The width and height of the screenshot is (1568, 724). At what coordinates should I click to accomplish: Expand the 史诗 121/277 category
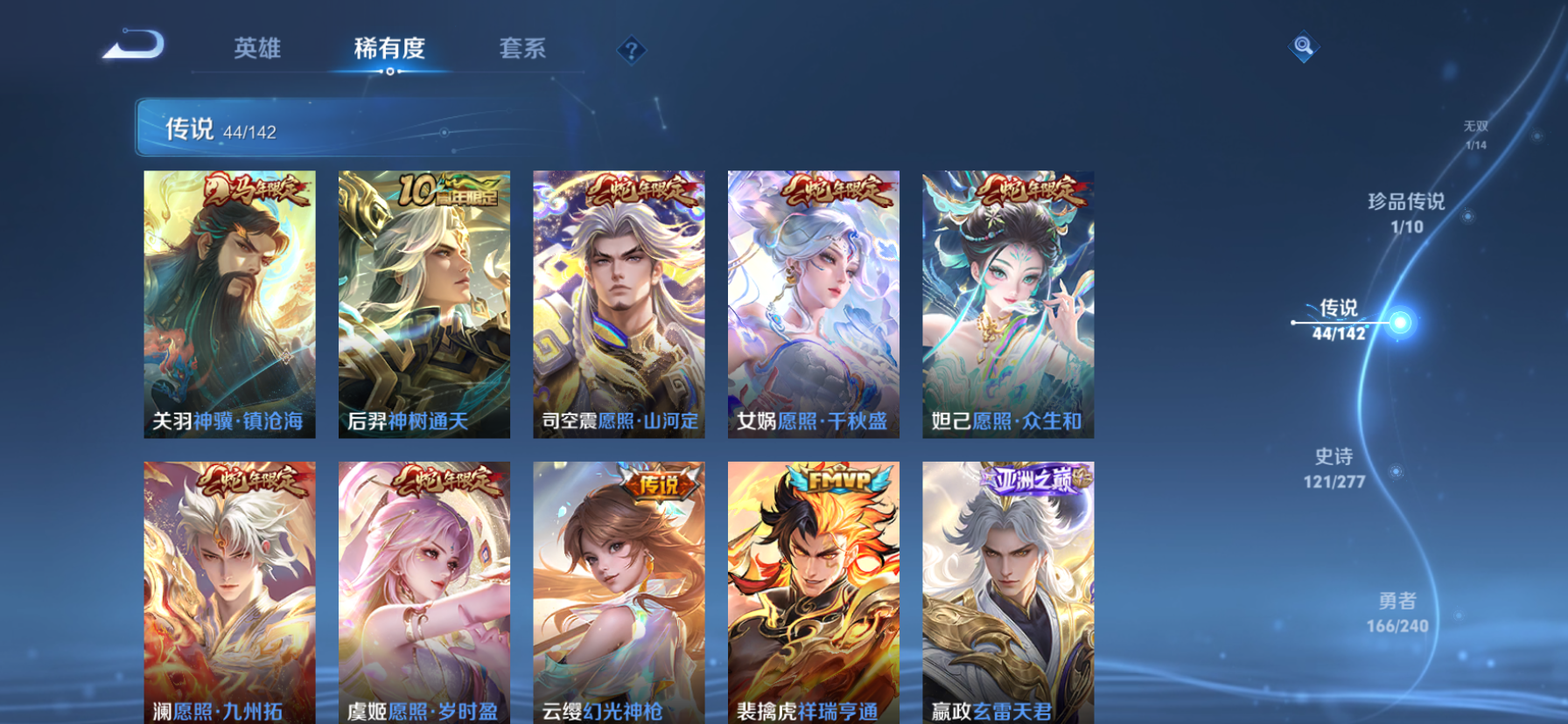coord(1336,468)
